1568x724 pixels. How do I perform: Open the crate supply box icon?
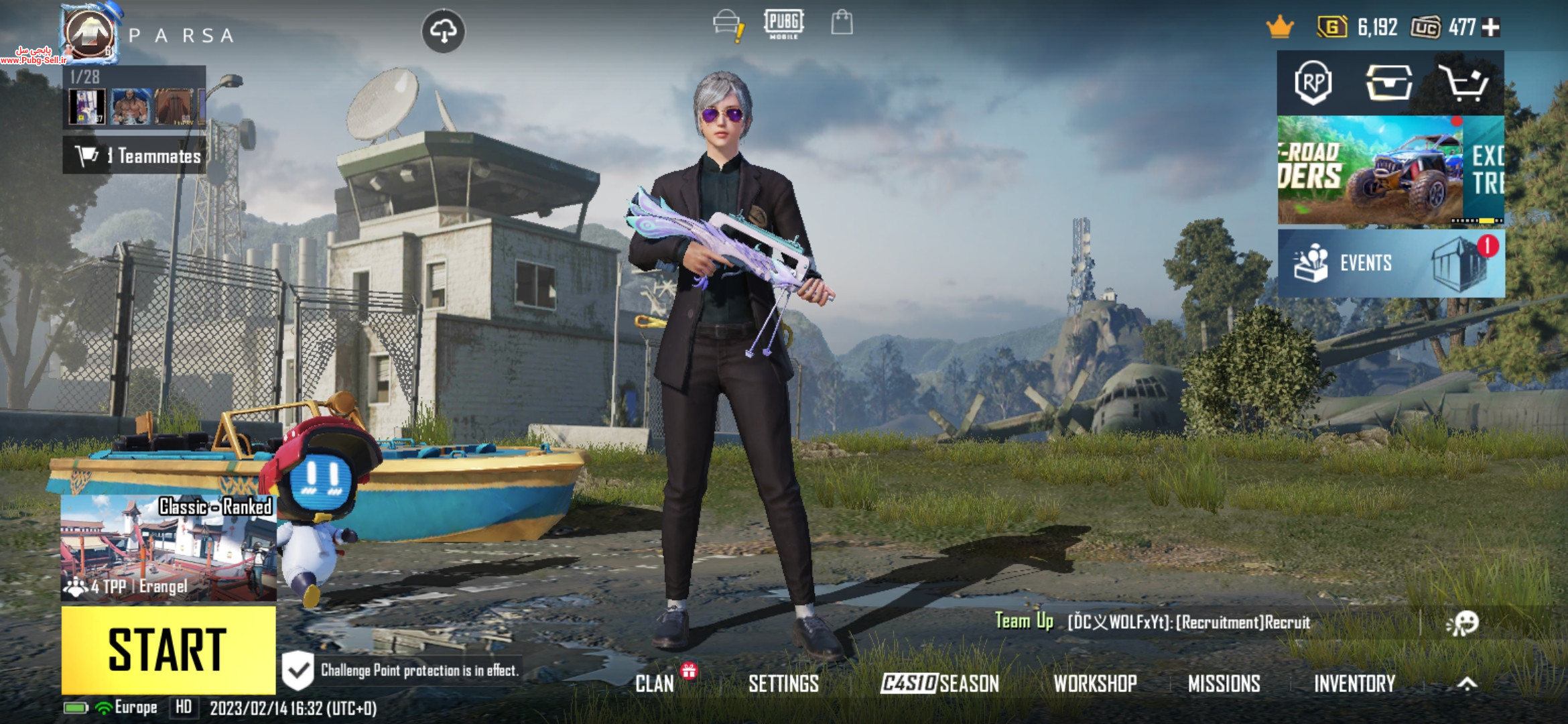coord(1389,83)
